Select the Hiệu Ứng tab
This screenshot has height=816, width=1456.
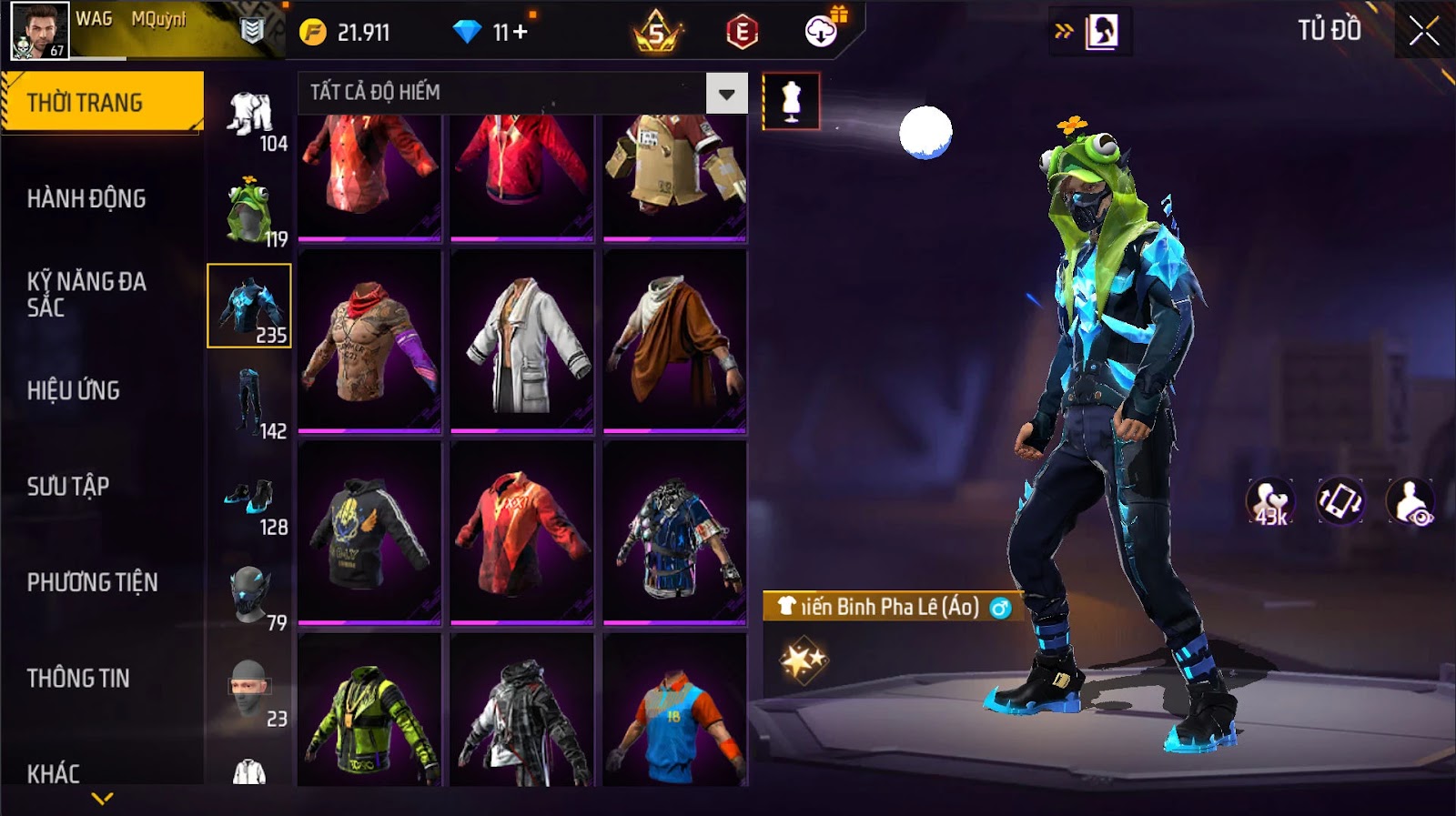pyautogui.click(x=74, y=390)
